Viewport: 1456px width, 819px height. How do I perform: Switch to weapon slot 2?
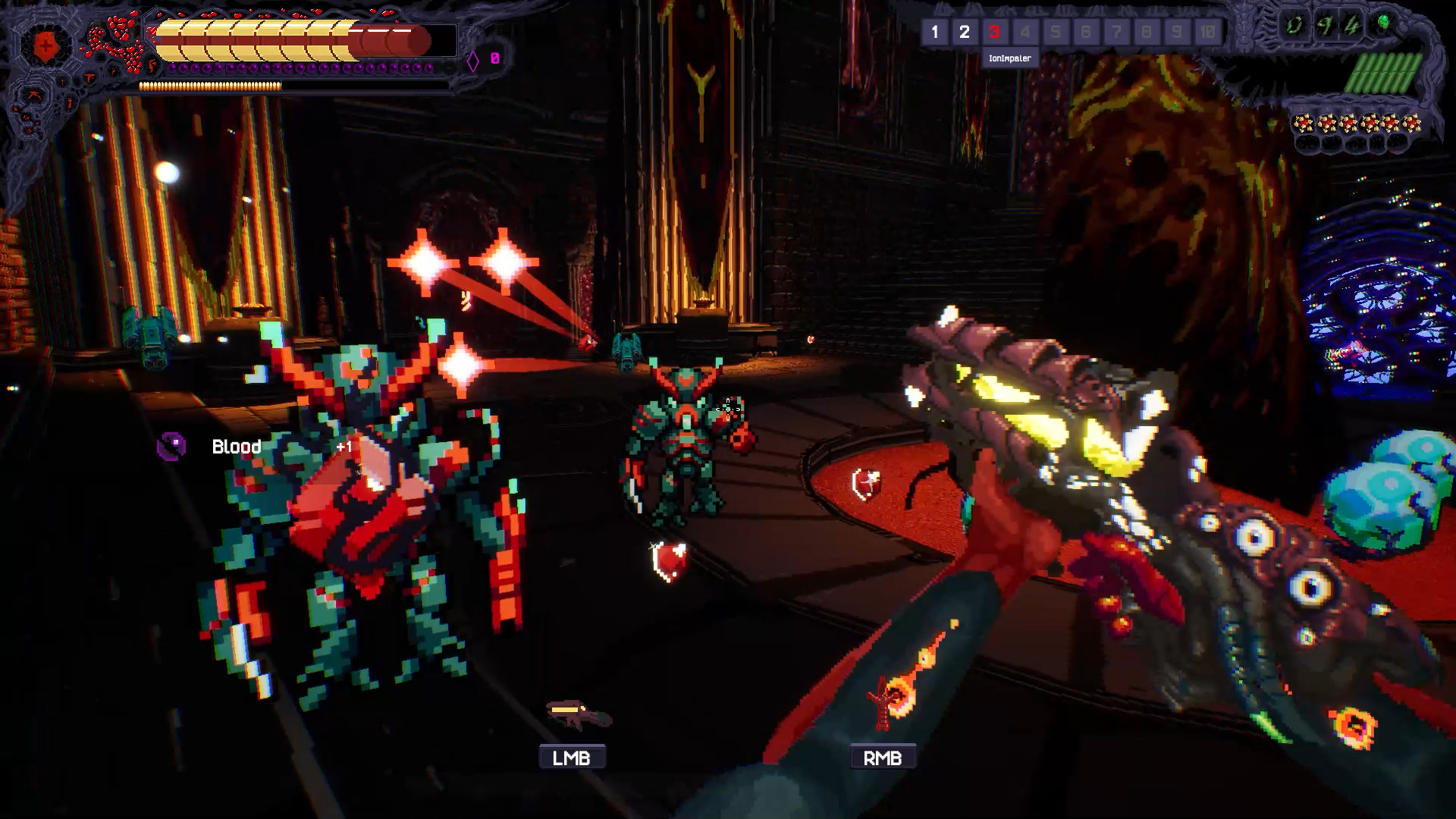[965, 33]
